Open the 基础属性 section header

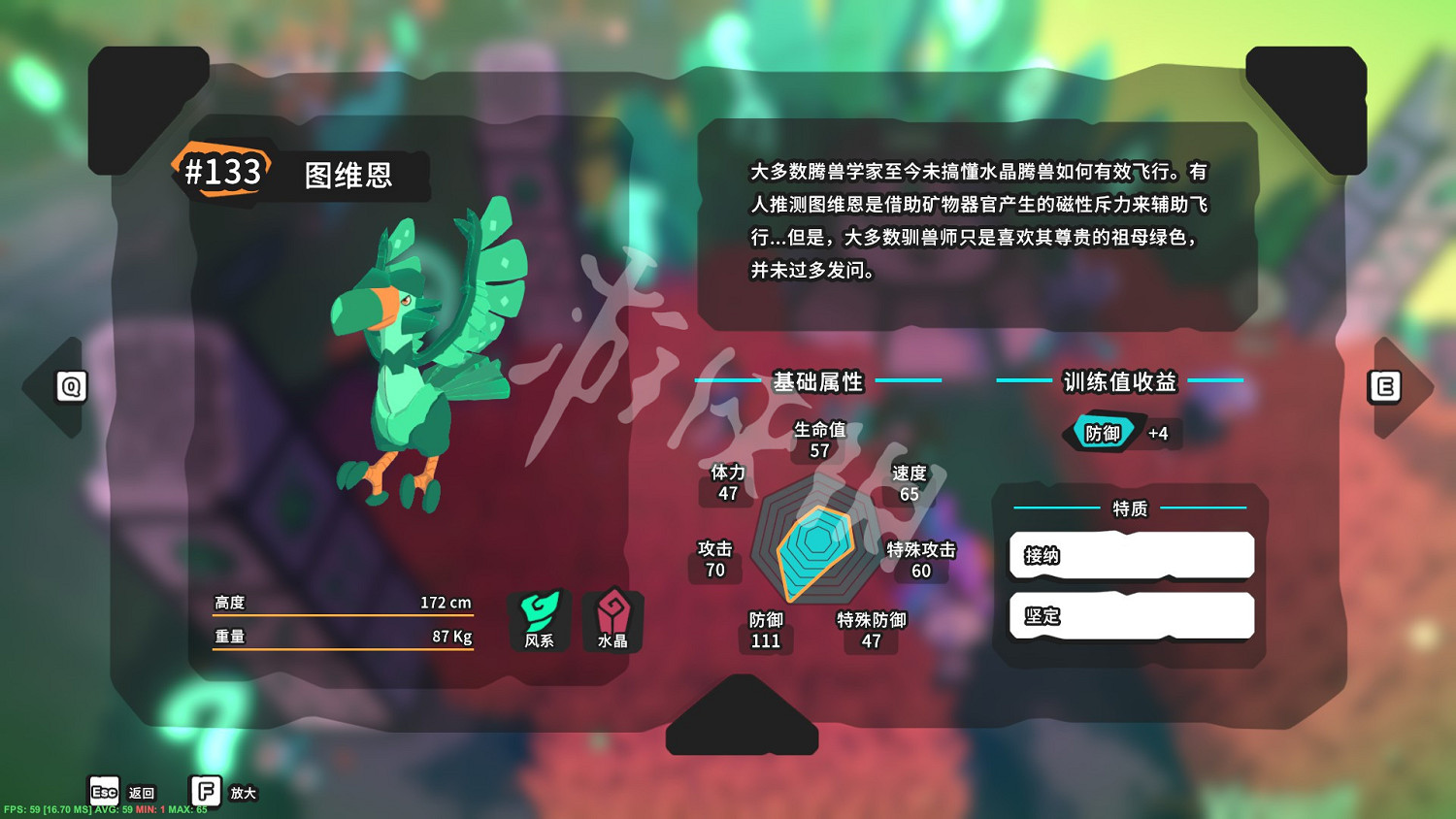[x=818, y=382]
